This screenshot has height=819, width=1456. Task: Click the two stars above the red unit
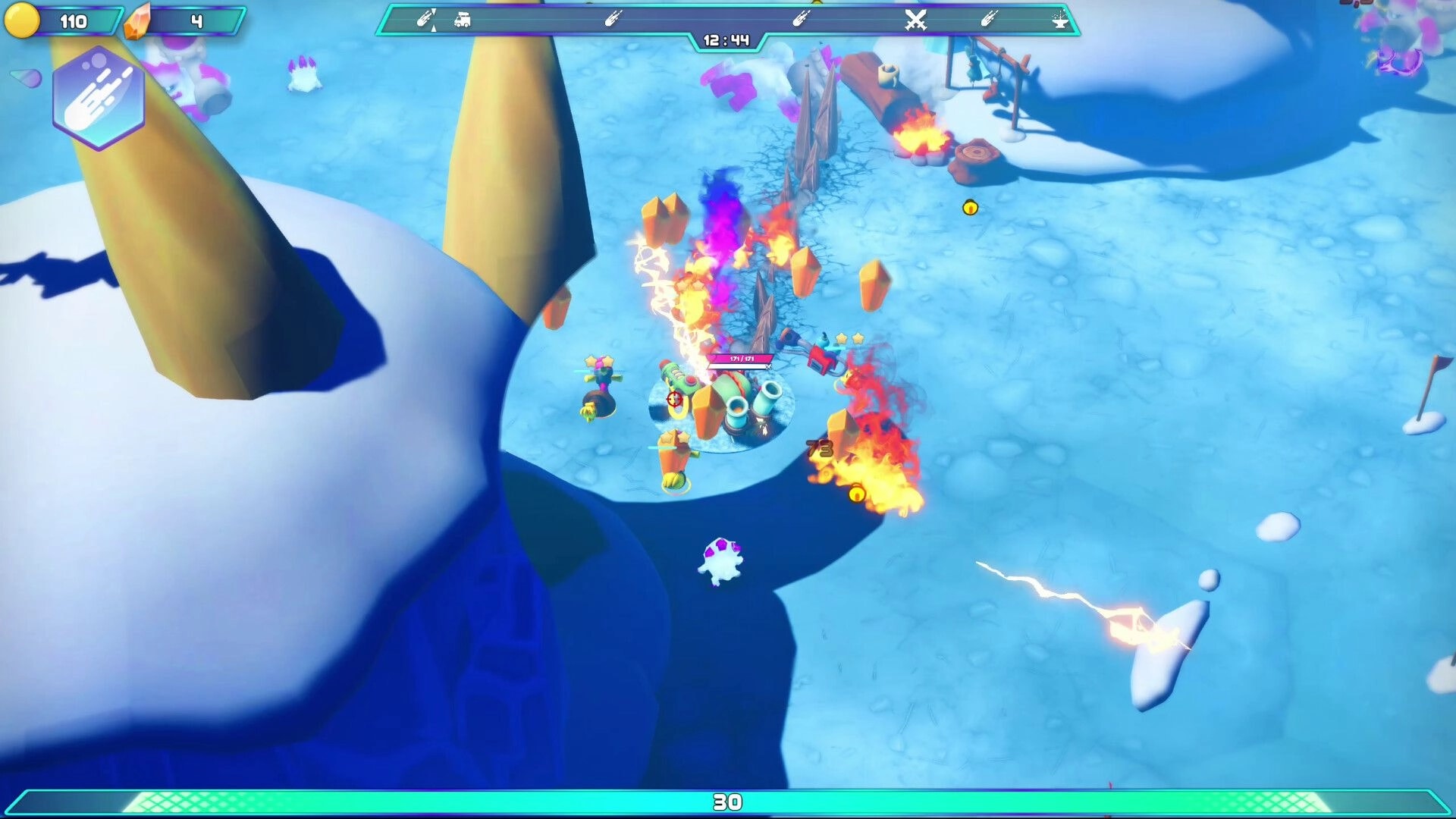pyautogui.click(x=849, y=338)
